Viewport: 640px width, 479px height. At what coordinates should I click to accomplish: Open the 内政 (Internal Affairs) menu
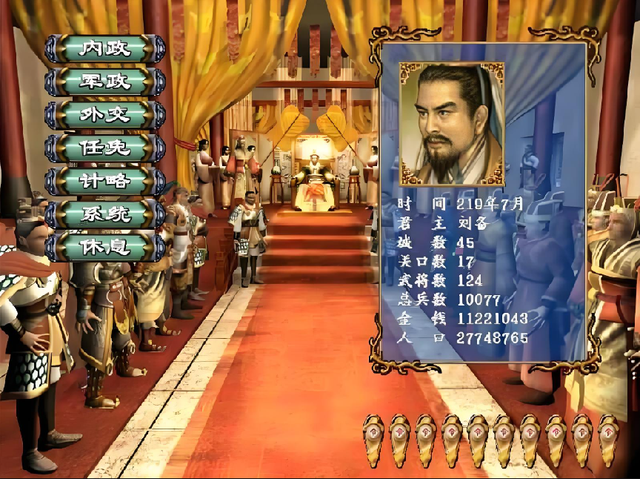point(105,48)
